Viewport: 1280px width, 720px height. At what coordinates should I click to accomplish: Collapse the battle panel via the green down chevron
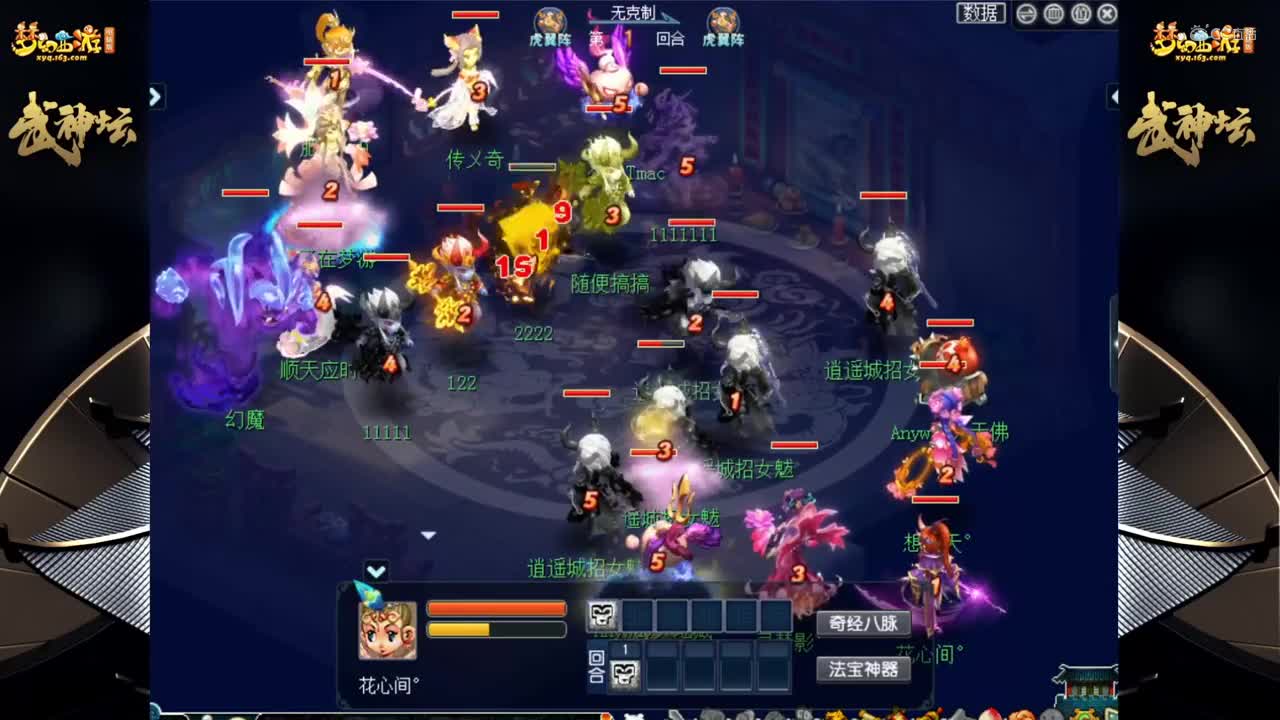point(377,570)
